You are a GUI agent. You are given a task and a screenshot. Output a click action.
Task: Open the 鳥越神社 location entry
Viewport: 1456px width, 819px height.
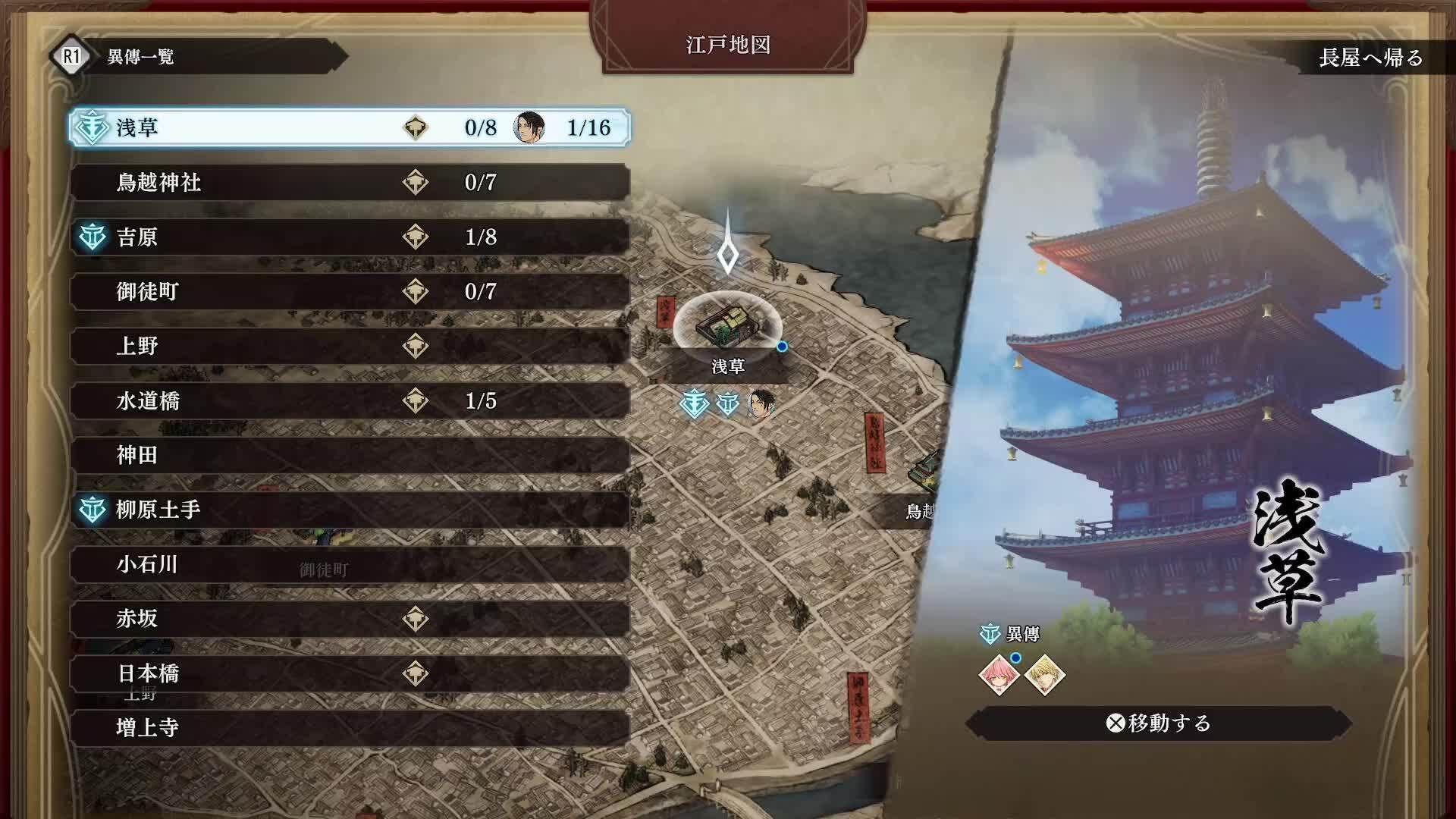(303, 182)
